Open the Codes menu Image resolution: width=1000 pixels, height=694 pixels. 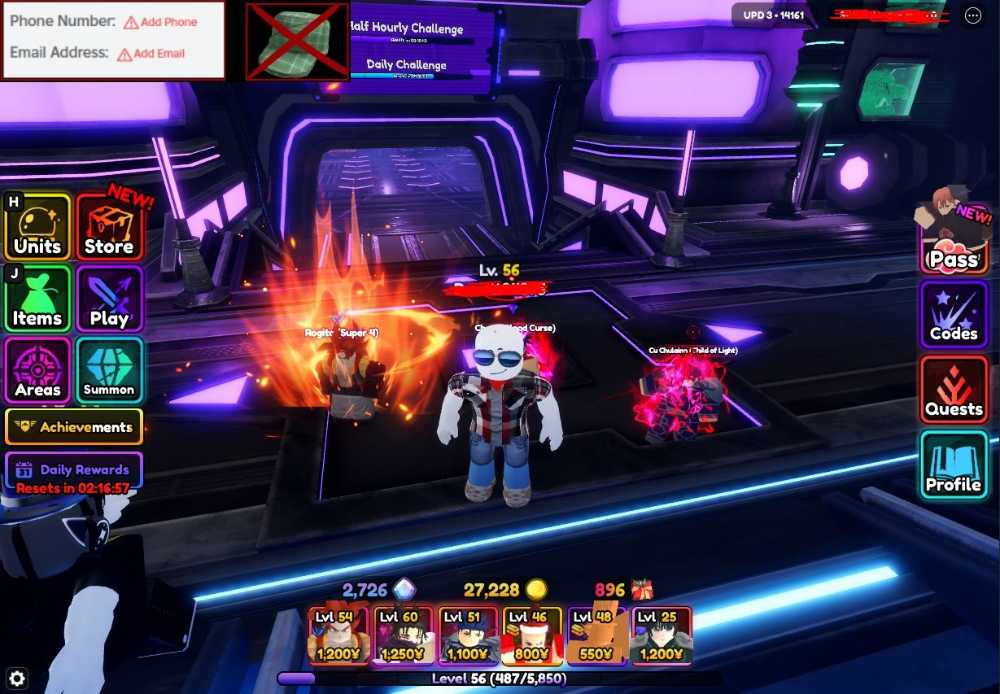click(954, 314)
